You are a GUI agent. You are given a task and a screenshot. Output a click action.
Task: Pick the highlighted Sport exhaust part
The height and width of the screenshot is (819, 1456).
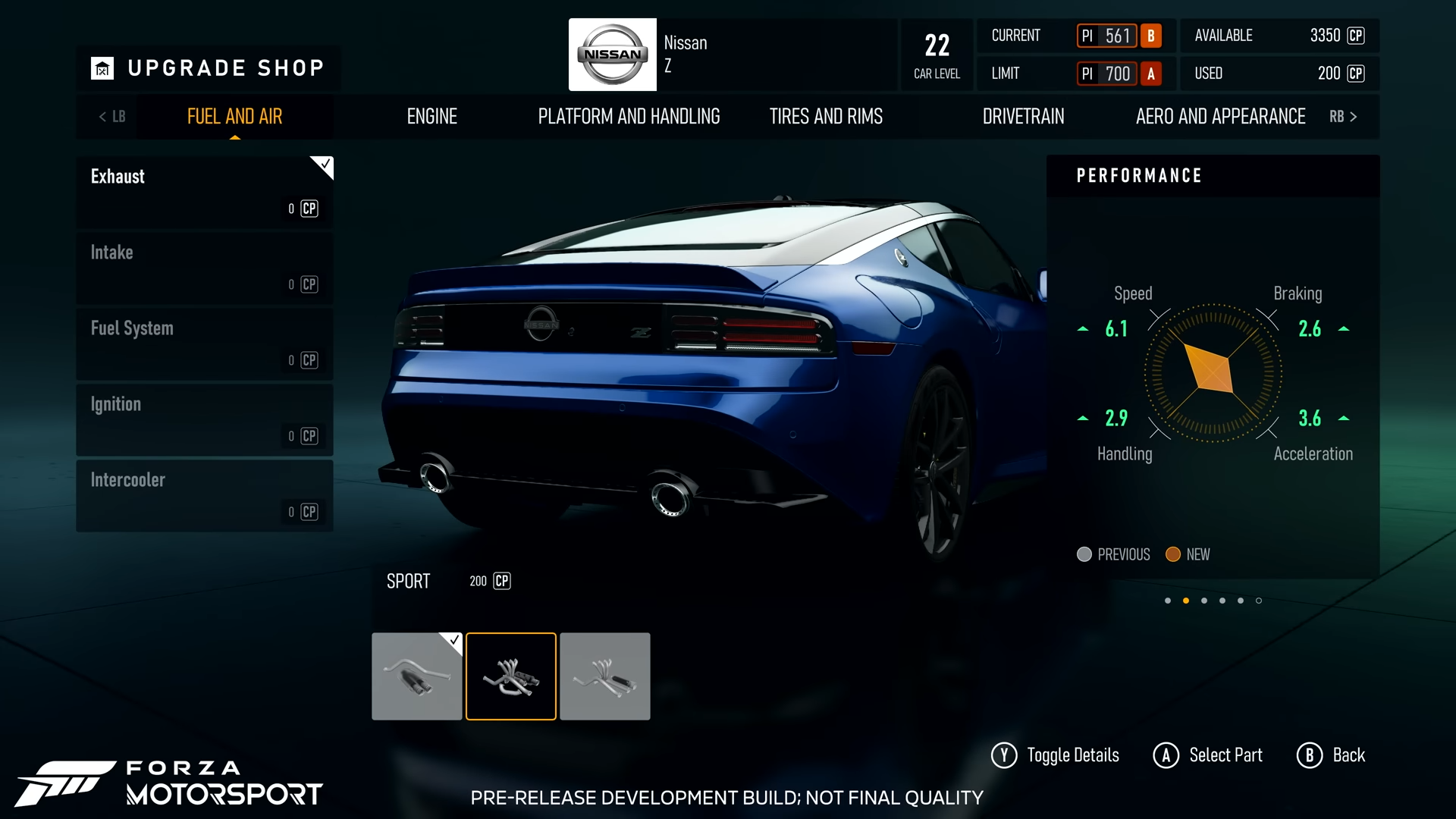click(510, 676)
